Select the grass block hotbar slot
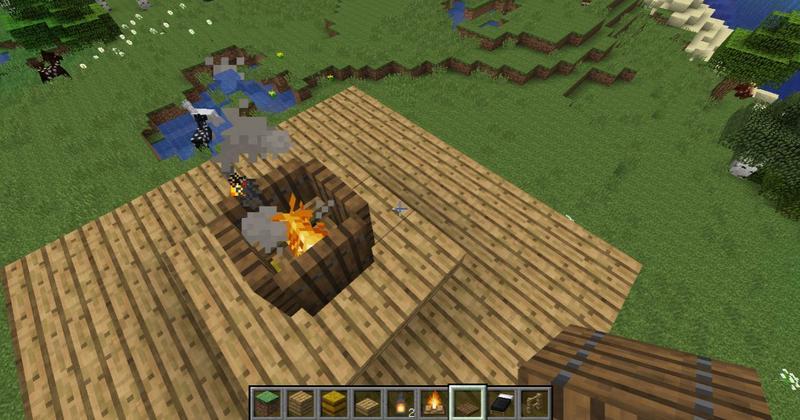The height and width of the screenshot is (420, 800). 267,403
